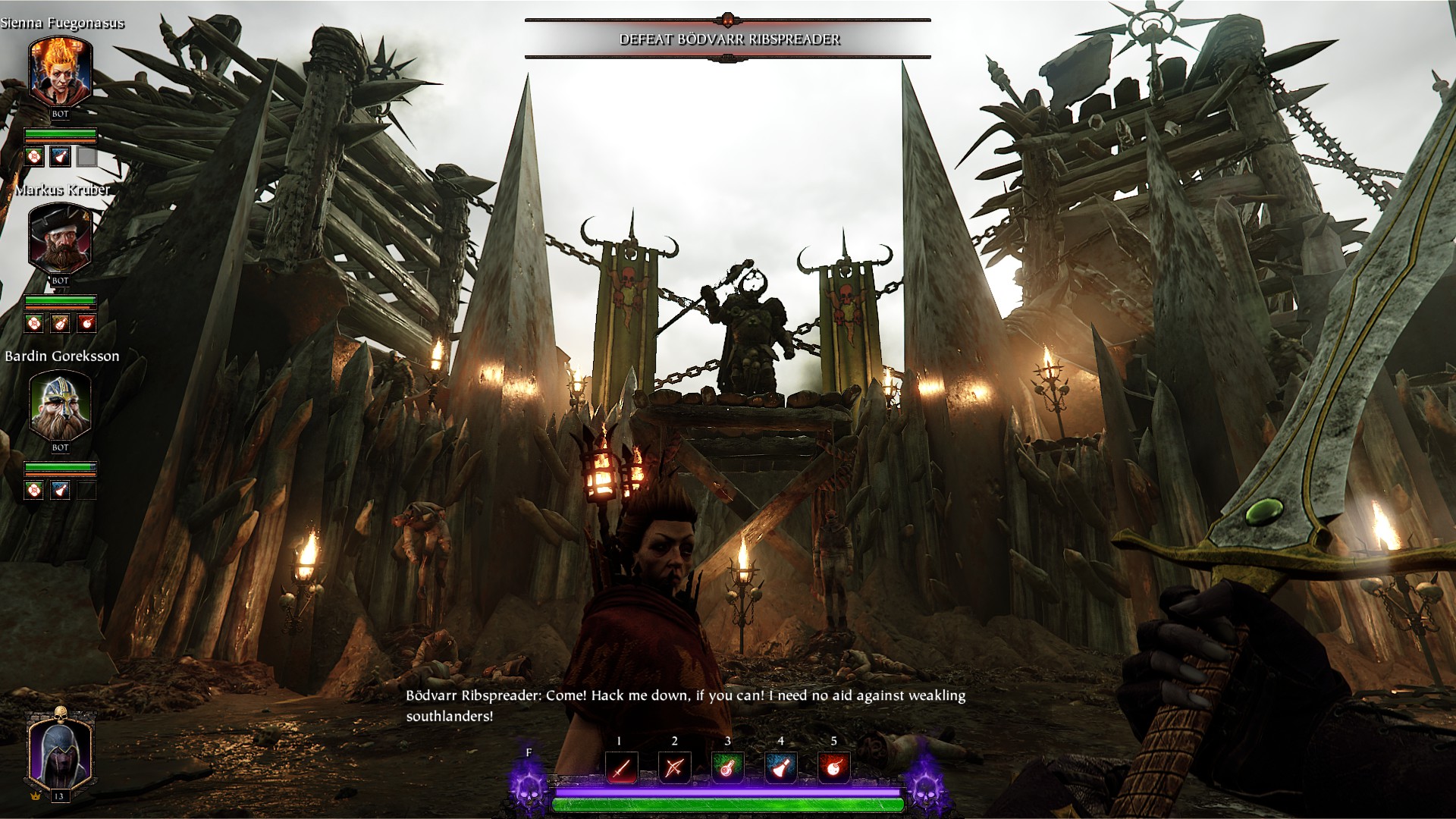Screen dimensions: 1456x819
Task: Click Sienna's blue potion item icon
Action: tap(60, 157)
